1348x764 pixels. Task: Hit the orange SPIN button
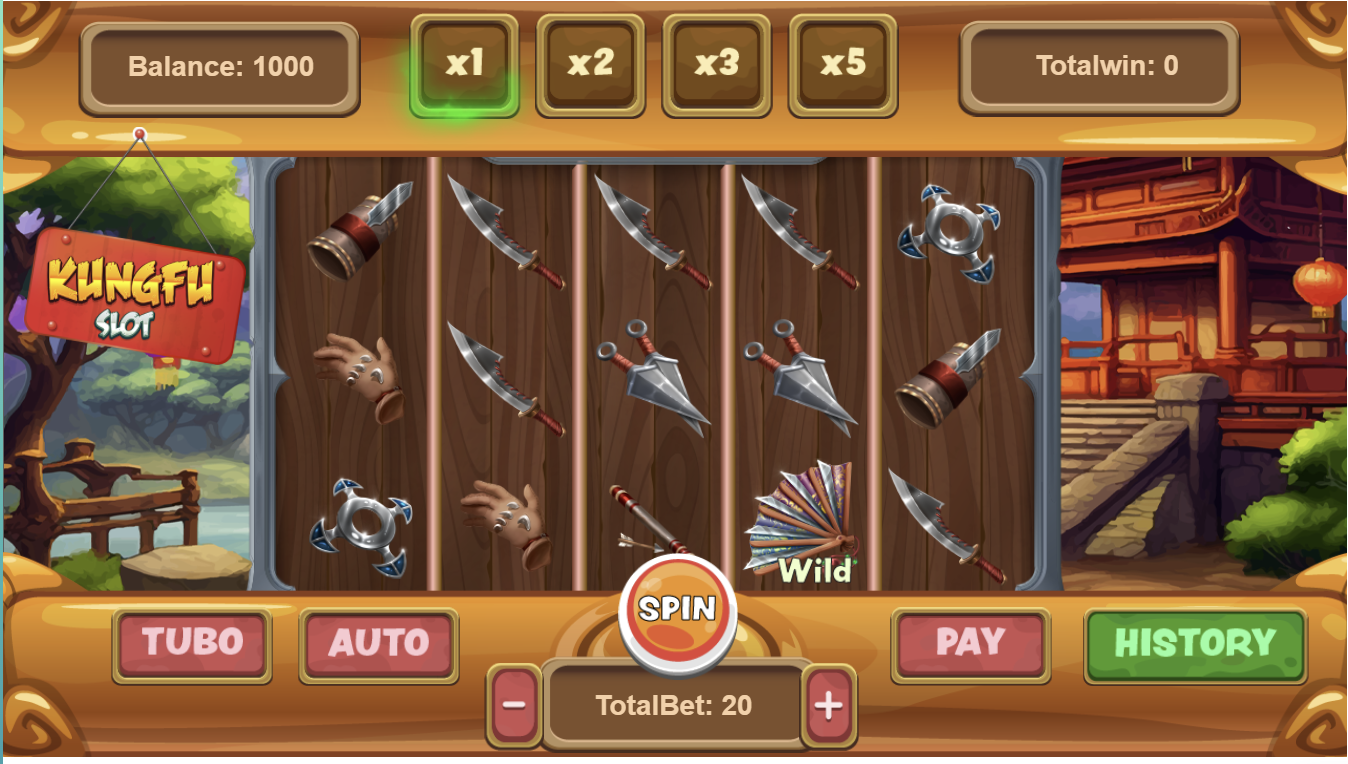click(677, 608)
